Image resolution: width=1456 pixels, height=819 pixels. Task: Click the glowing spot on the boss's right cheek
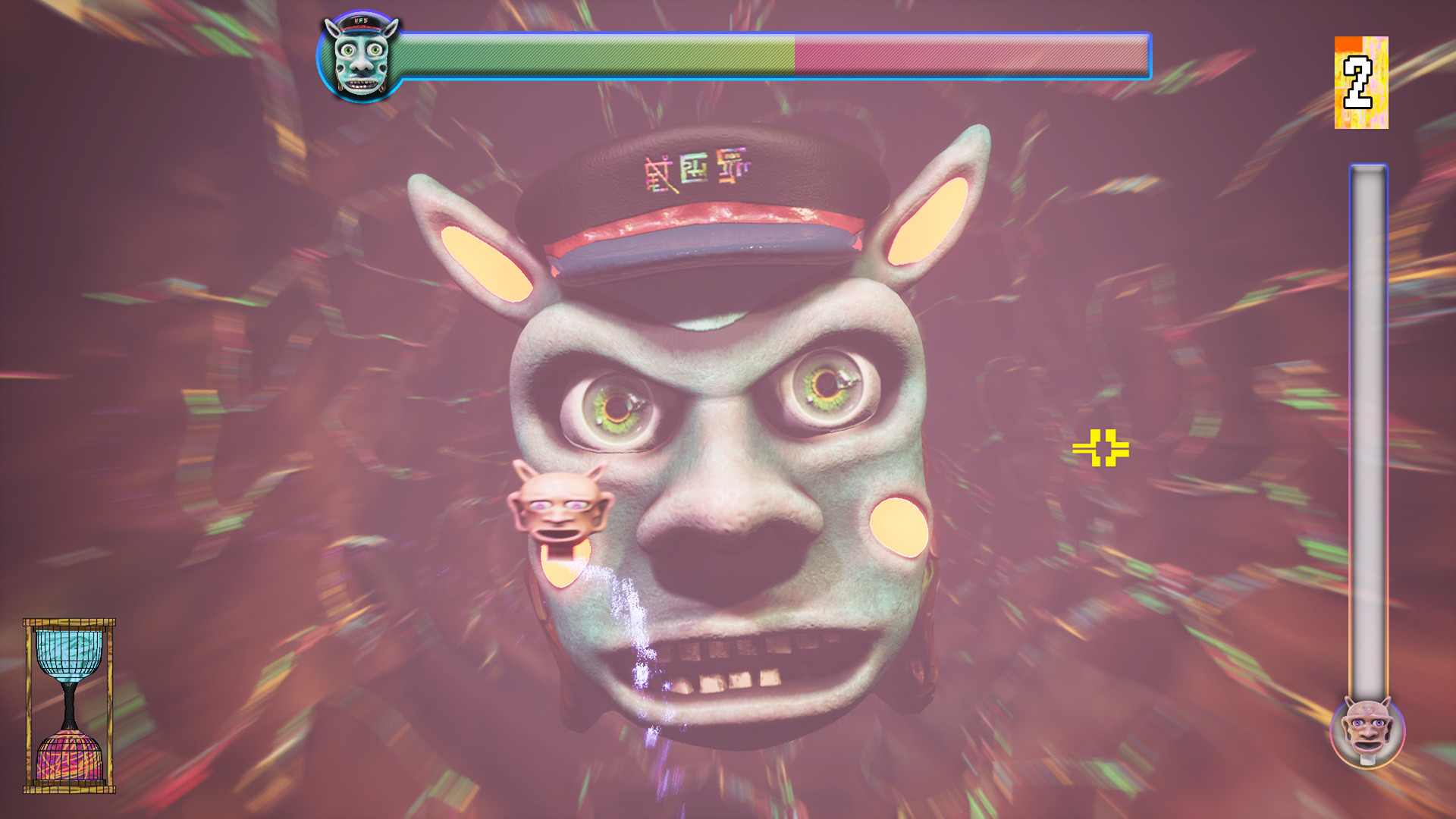899,527
